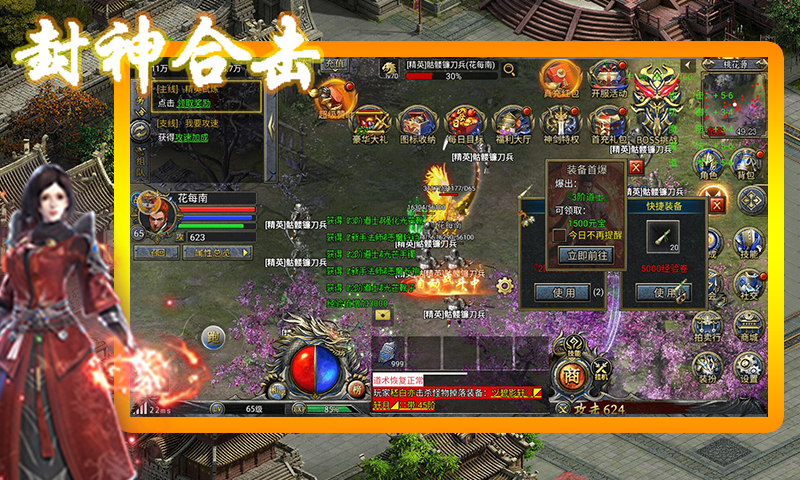Click 使用 under the 5000经验卷 item
800x480 pixels.
tap(664, 293)
